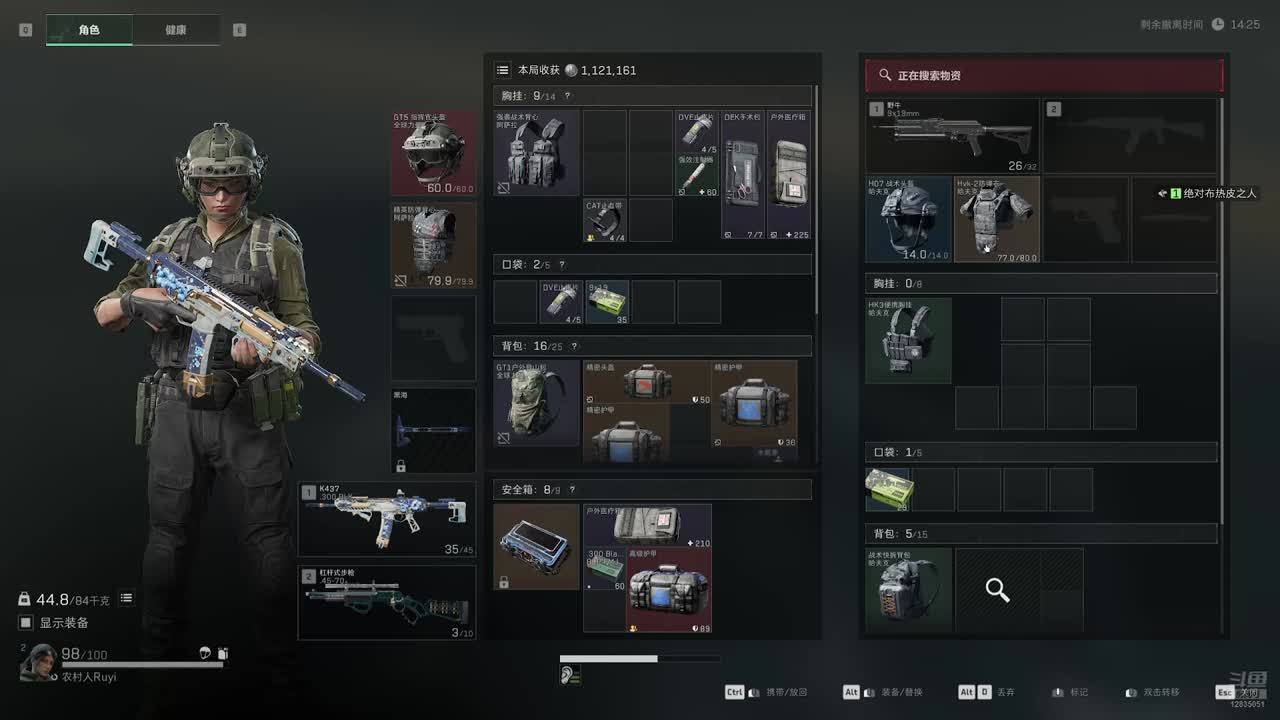Pick the CAT止血带 item
Screen dimensions: 1280x720
[x=606, y=220]
